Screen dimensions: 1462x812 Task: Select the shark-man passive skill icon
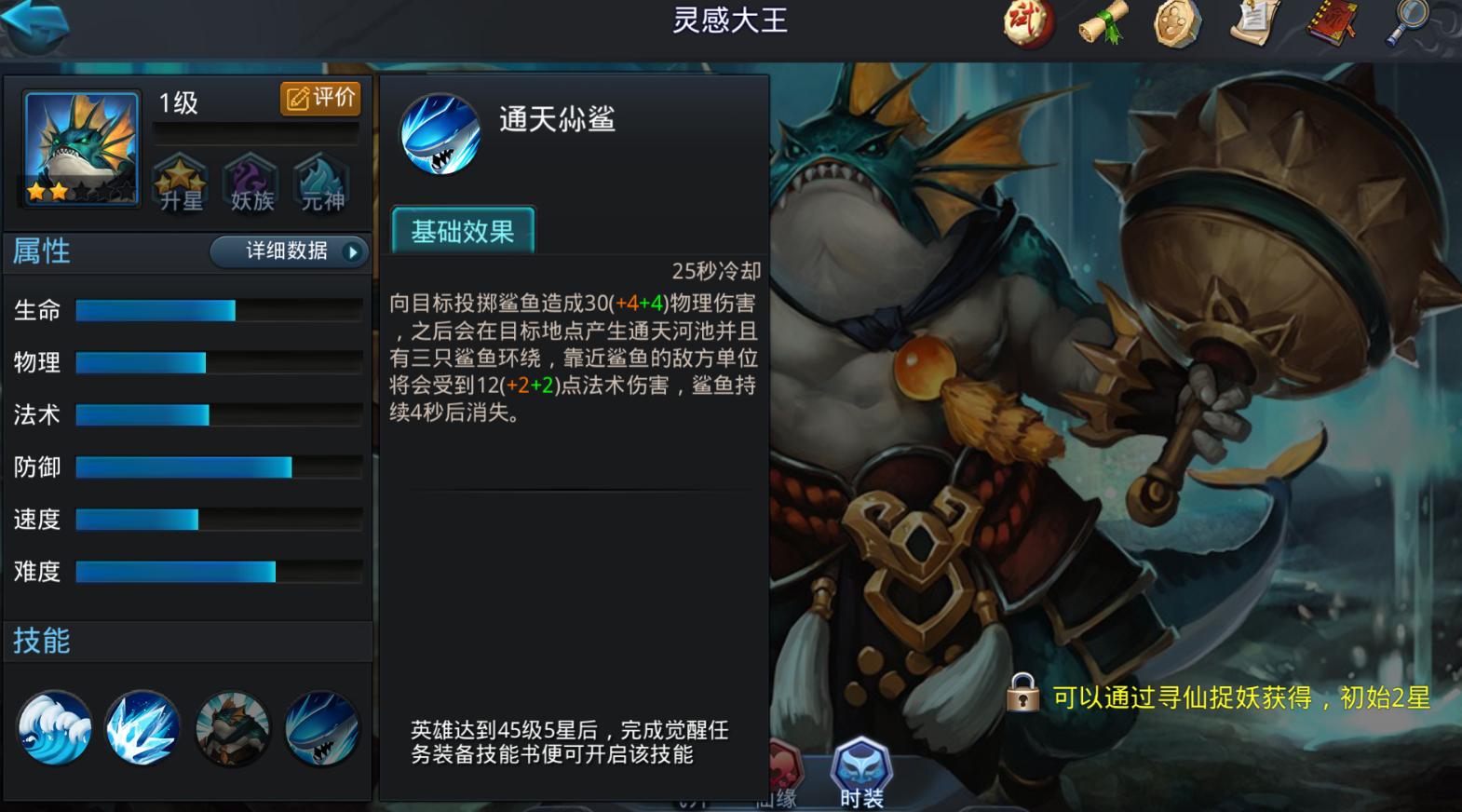pos(232,728)
